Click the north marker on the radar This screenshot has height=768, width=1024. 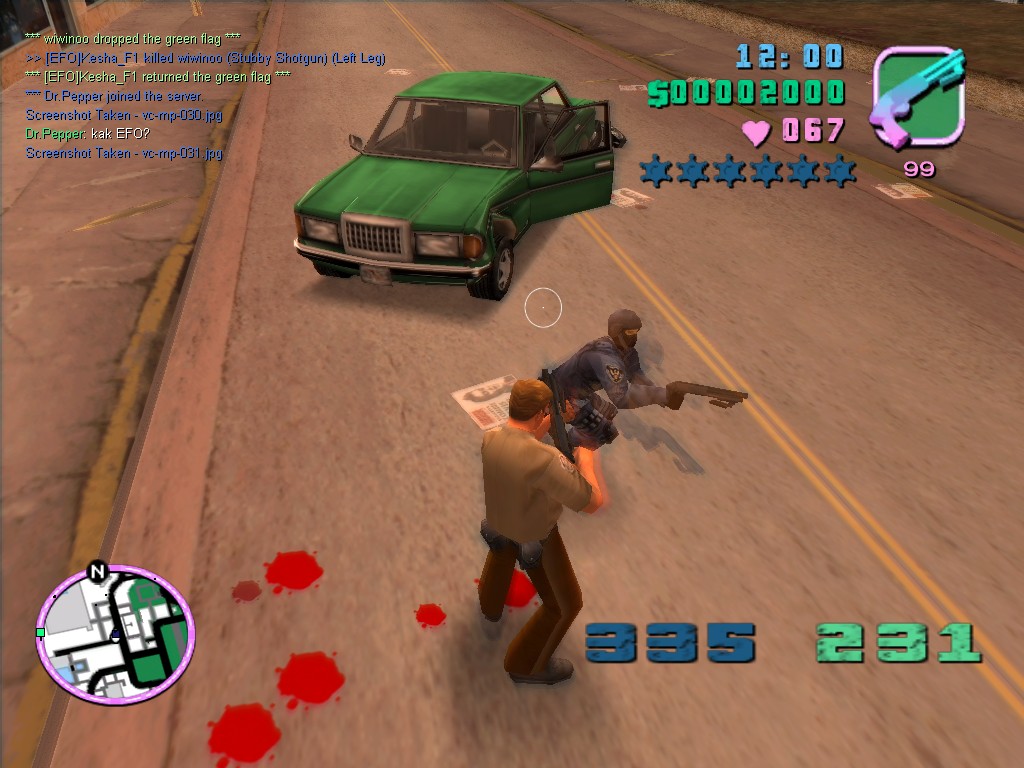pyautogui.click(x=97, y=572)
